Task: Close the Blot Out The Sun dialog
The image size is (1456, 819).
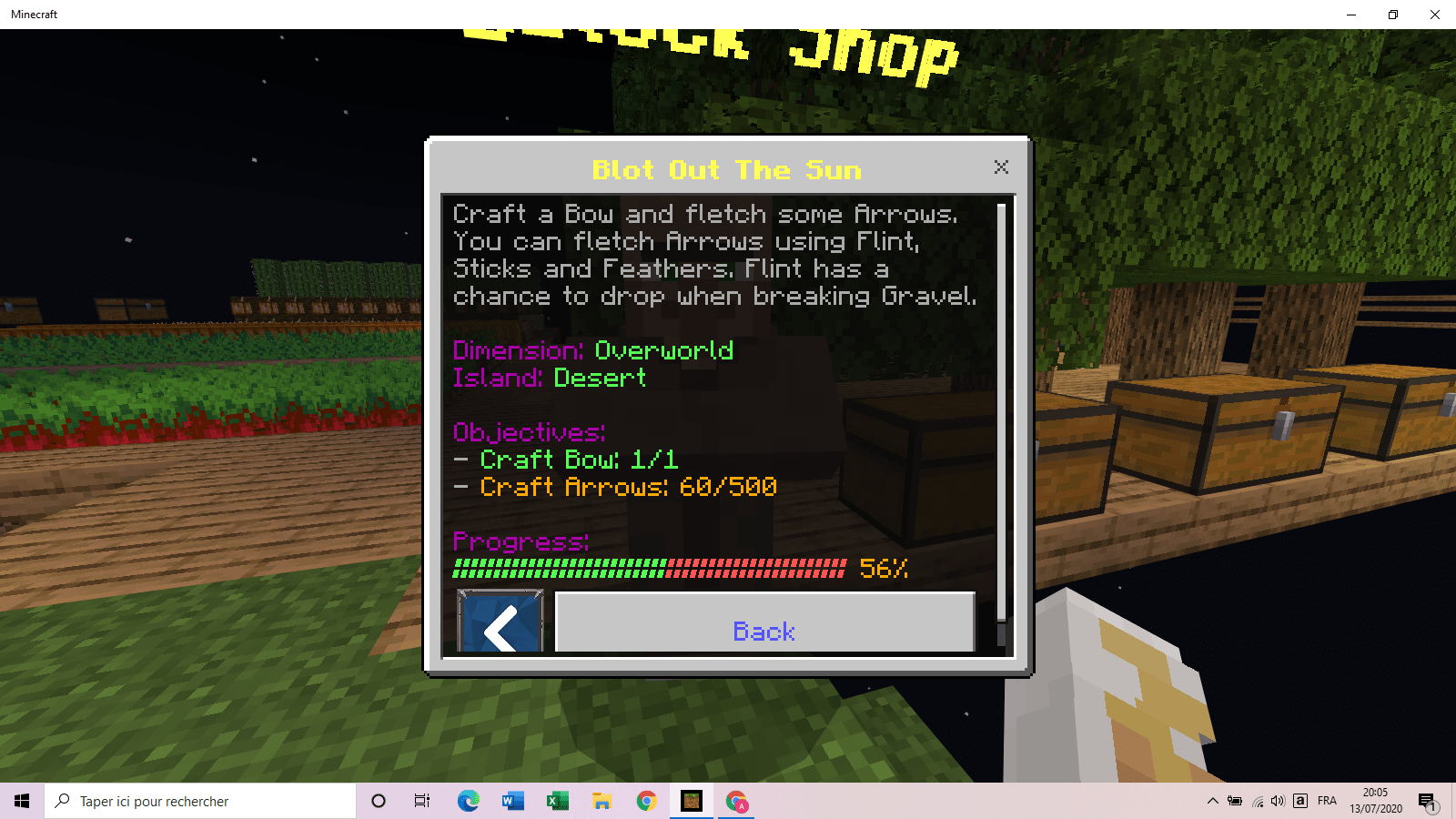Action: point(1001,167)
